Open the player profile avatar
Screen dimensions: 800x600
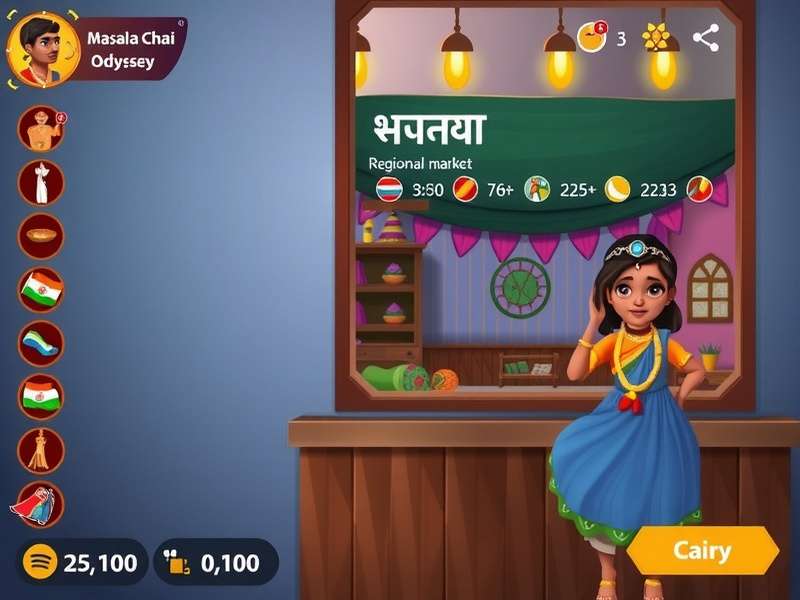[x=43, y=49]
